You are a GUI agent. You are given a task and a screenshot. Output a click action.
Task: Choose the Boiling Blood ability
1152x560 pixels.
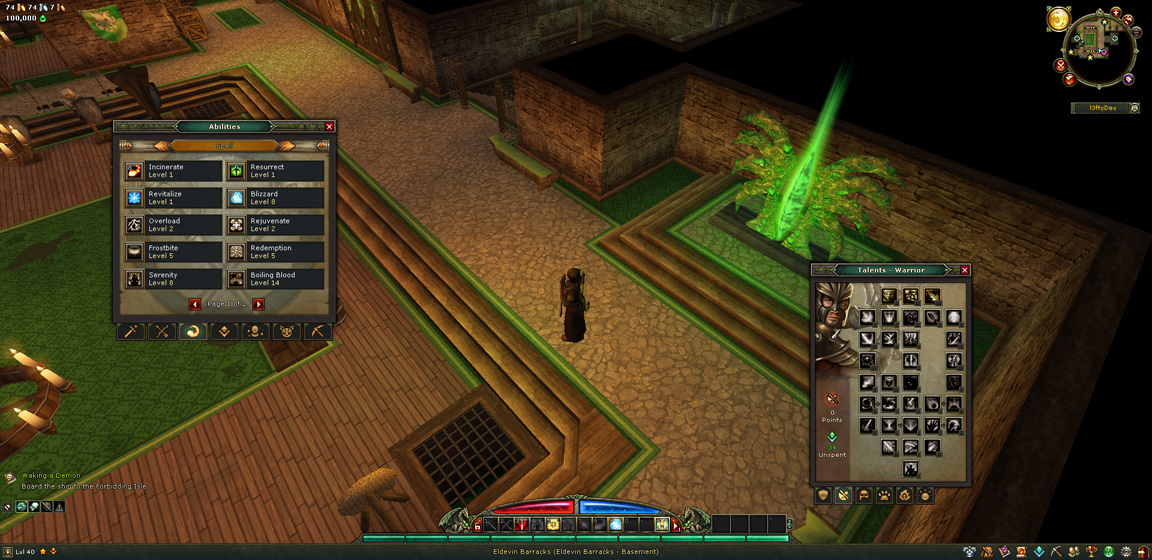pyautogui.click(x=275, y=279)
